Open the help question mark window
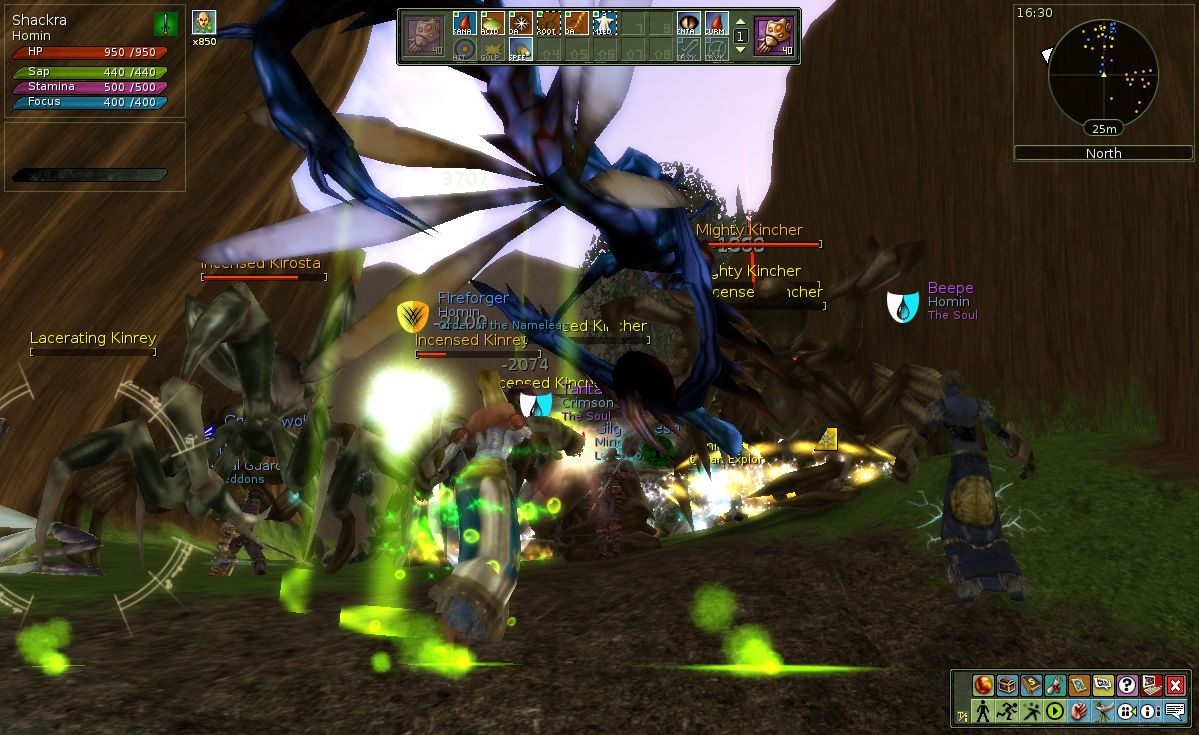Image resolution: width=1199 pixels, height=735 pixels. pyautogui.click(x=1127, y=686)
